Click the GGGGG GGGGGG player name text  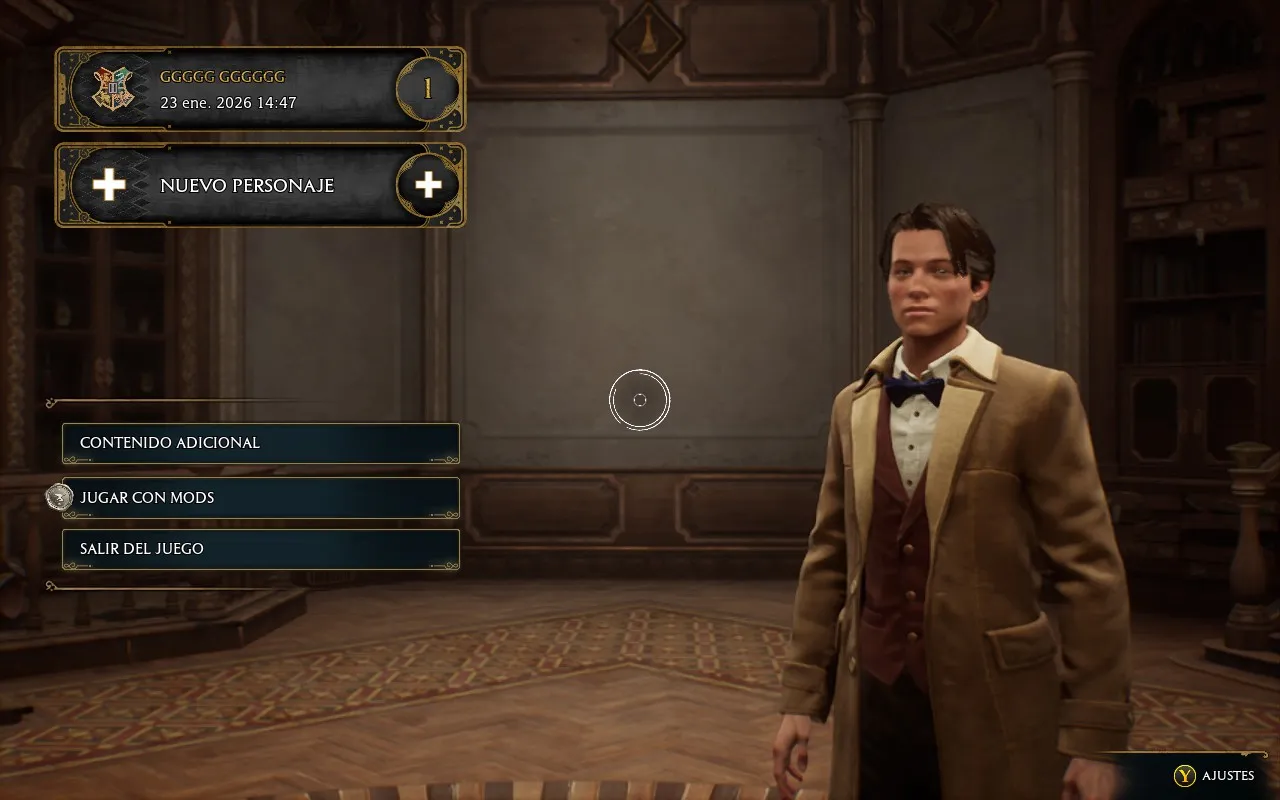tap(222, 76)
